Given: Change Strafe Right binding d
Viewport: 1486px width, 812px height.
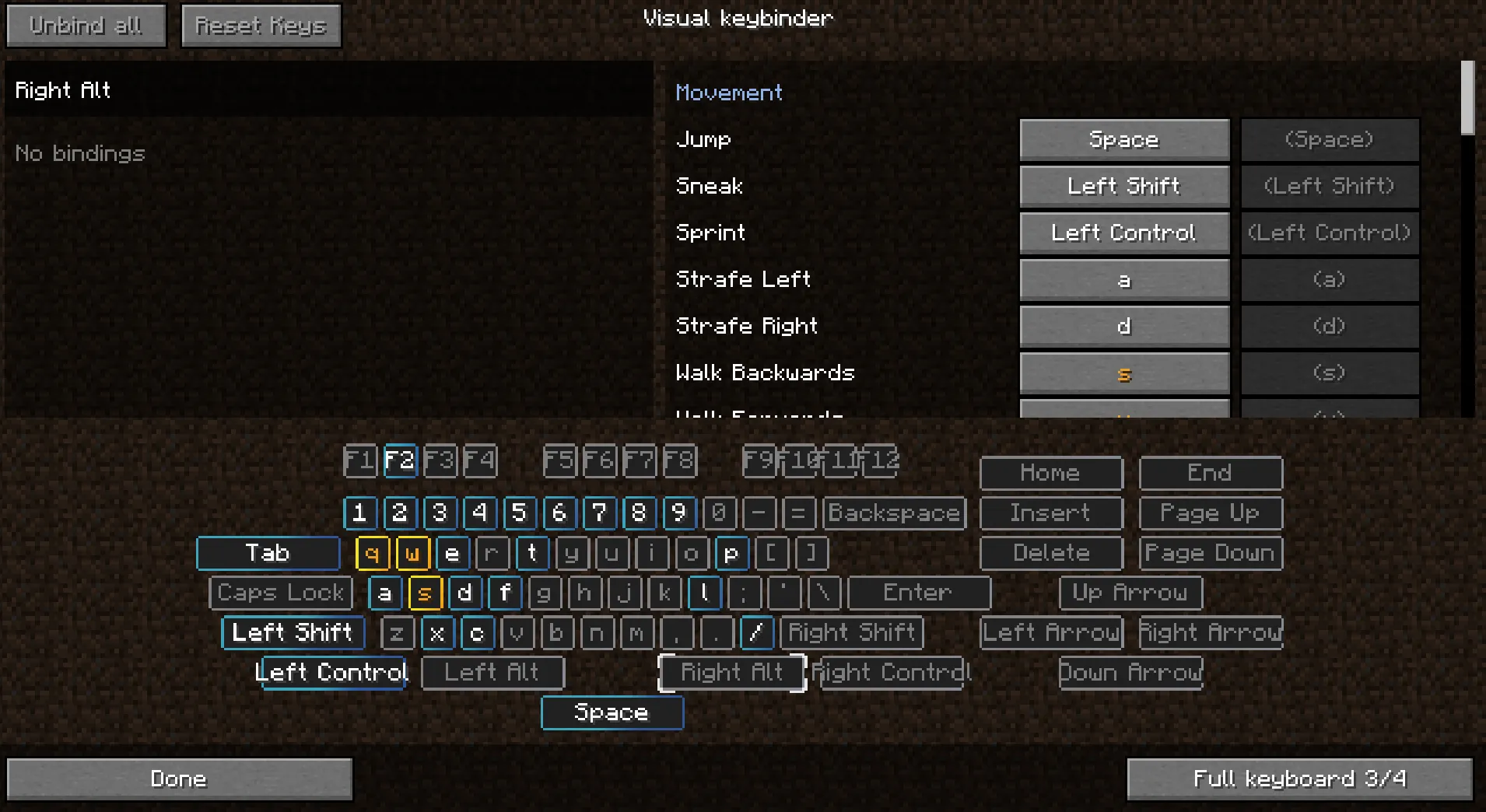Looking at the screenshot, I should pyautogui.click(x=1123, y=326).
